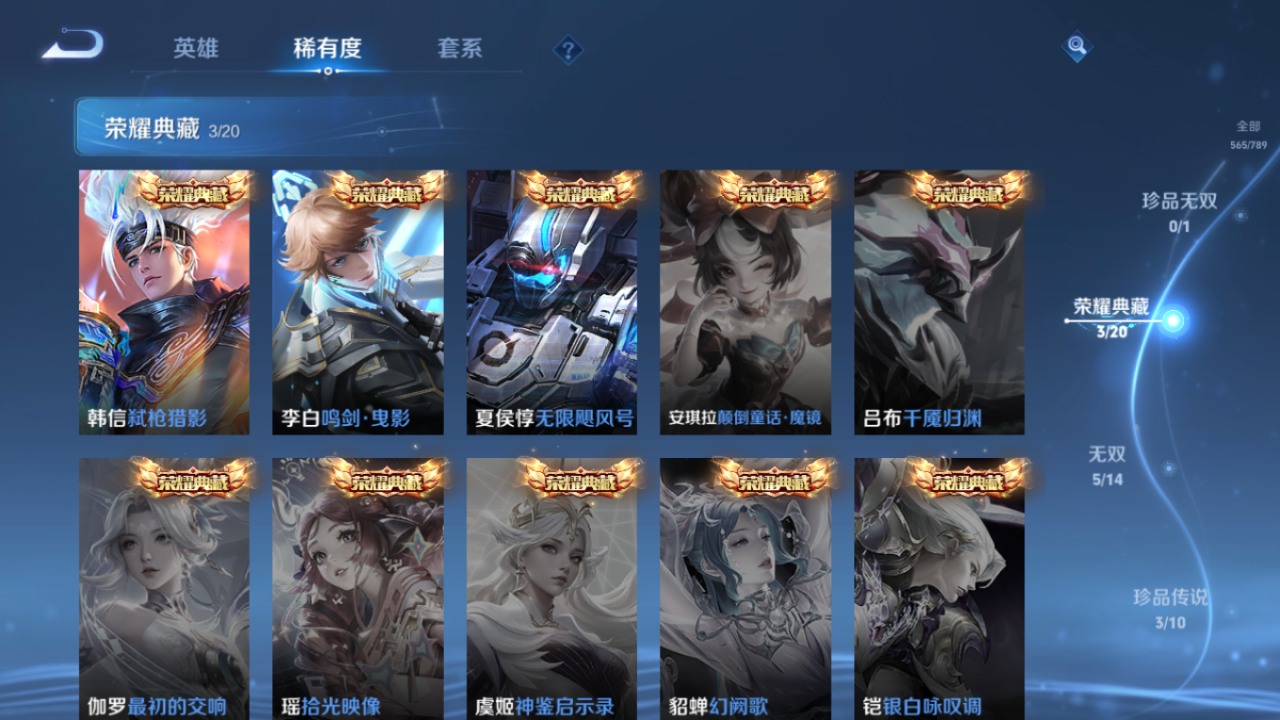This screenshot has height=720, width=1280.
Task: View the 夏侯惇 无限飓风号 skin
Action: tap(553, 300)
